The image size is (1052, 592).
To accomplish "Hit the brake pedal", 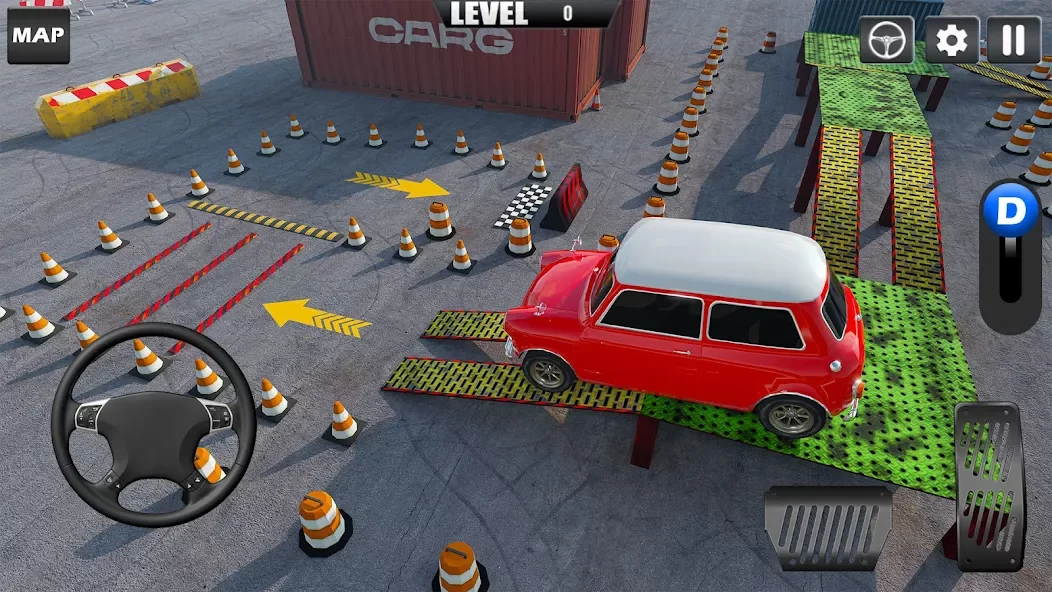I will pyautogui.click(x=828, y=528).
